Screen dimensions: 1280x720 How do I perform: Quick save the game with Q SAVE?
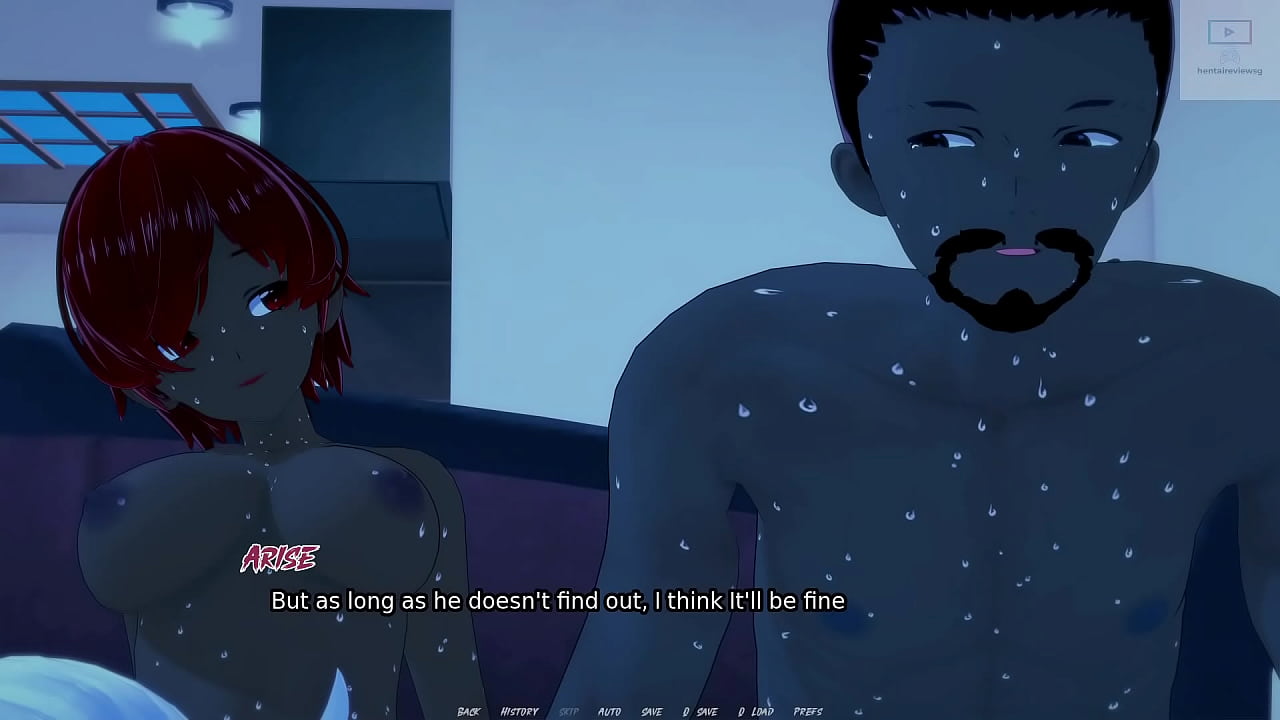[x=703, y=710]
